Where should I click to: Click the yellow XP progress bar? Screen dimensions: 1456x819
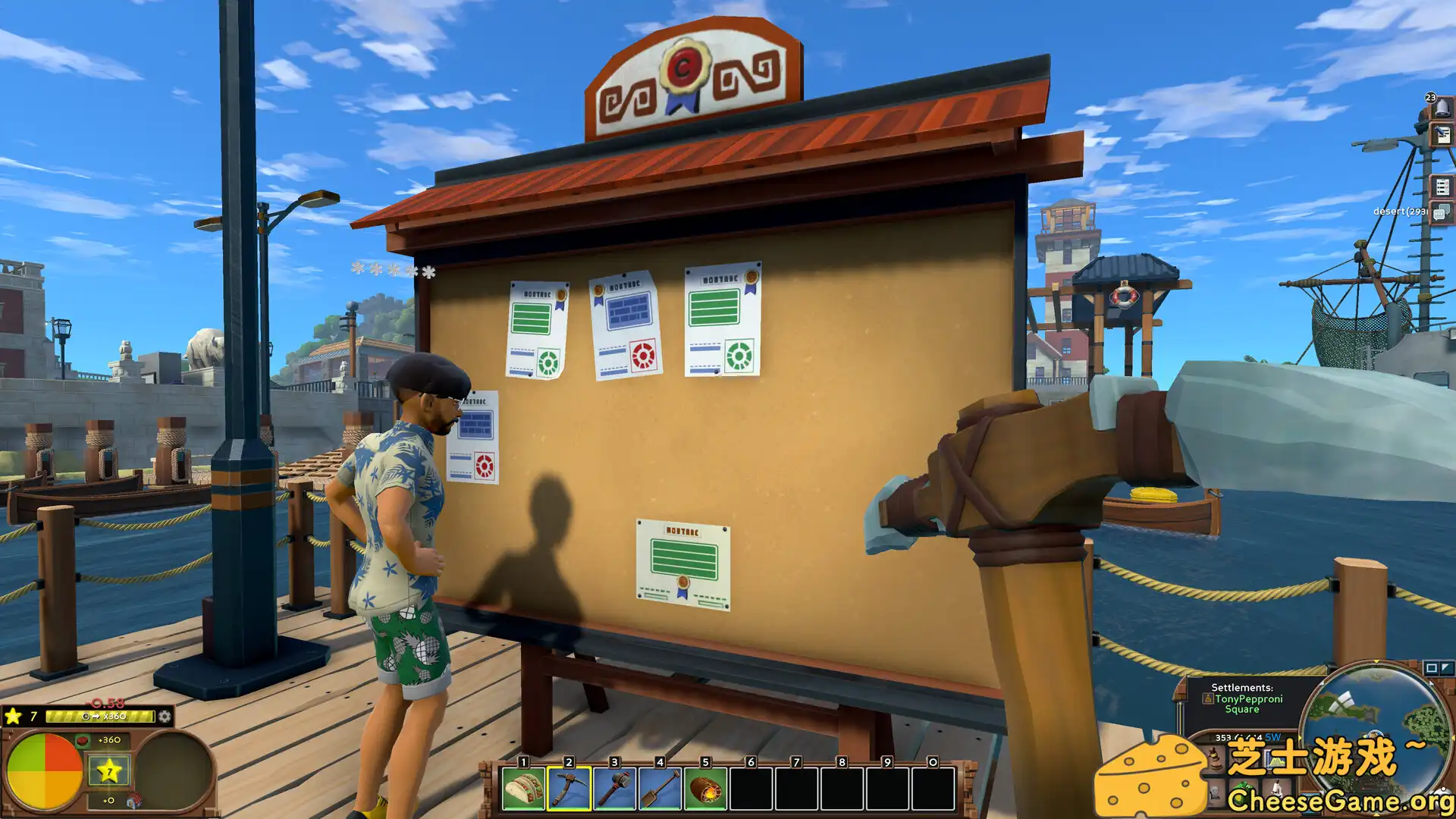click(x=100, y=715)
